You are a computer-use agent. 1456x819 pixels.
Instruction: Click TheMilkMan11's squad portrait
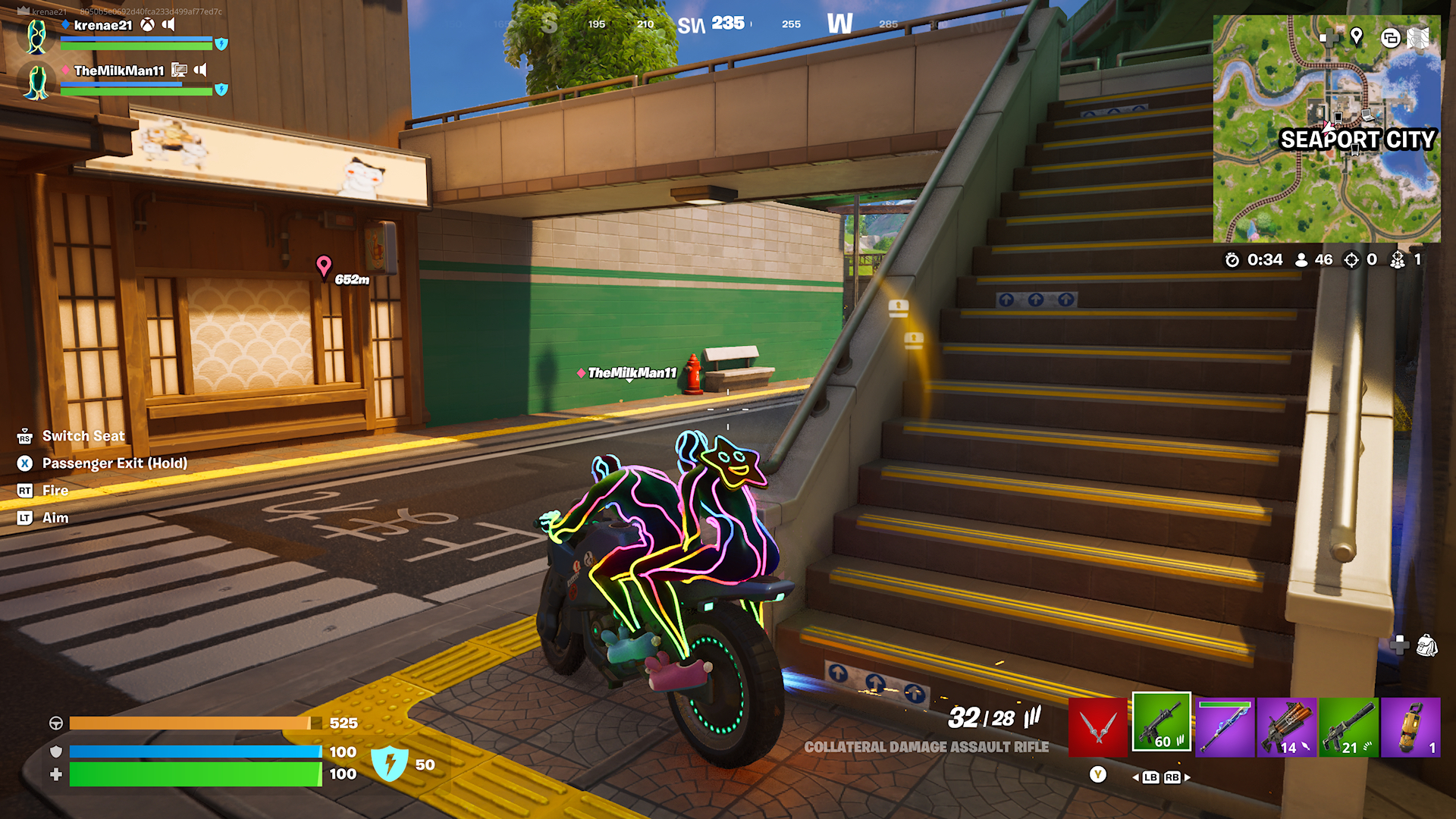pos(36,82)
